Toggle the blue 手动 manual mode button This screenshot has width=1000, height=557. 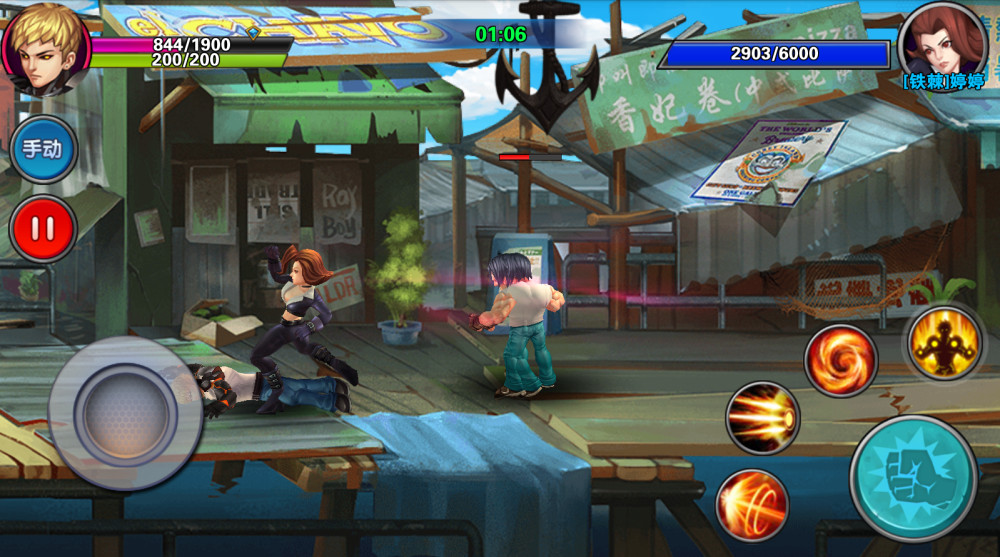[x=43, y=149]
